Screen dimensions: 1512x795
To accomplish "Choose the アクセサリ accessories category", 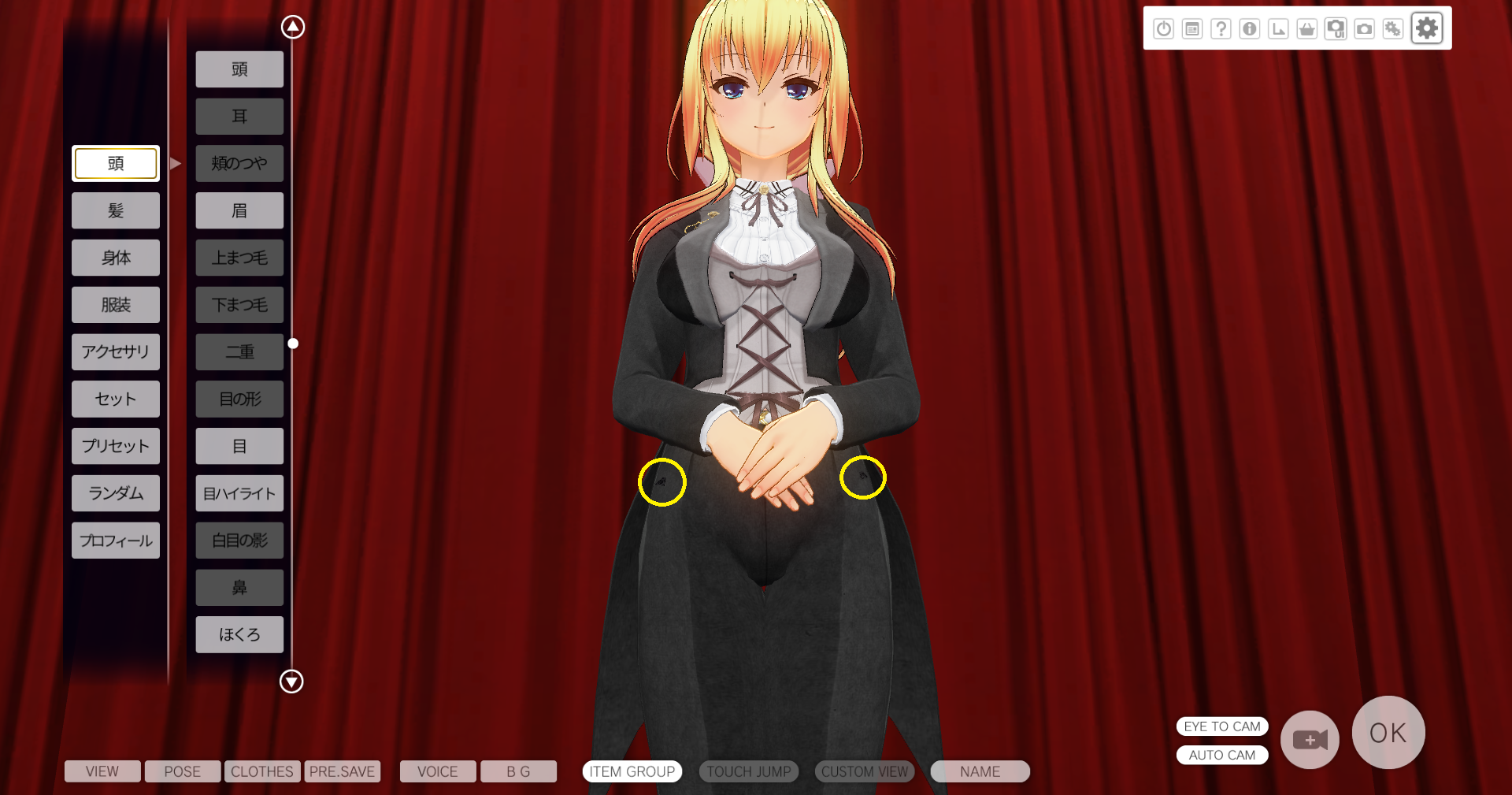I will coord(116,352).
